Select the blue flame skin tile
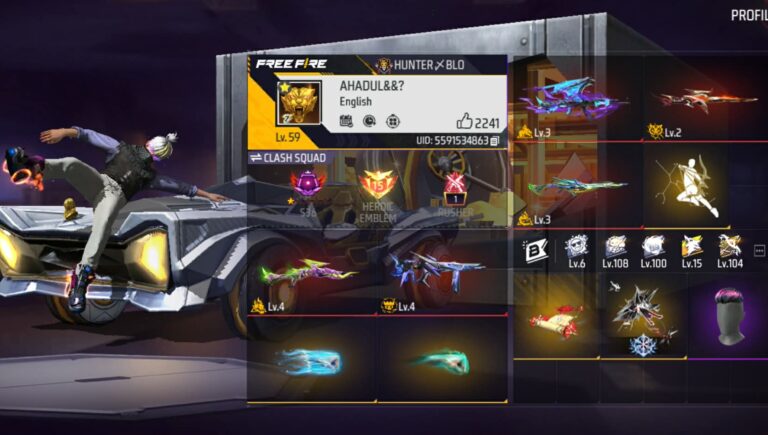The height and width of the screenshot is (435, 768). (x=309, y=361)
